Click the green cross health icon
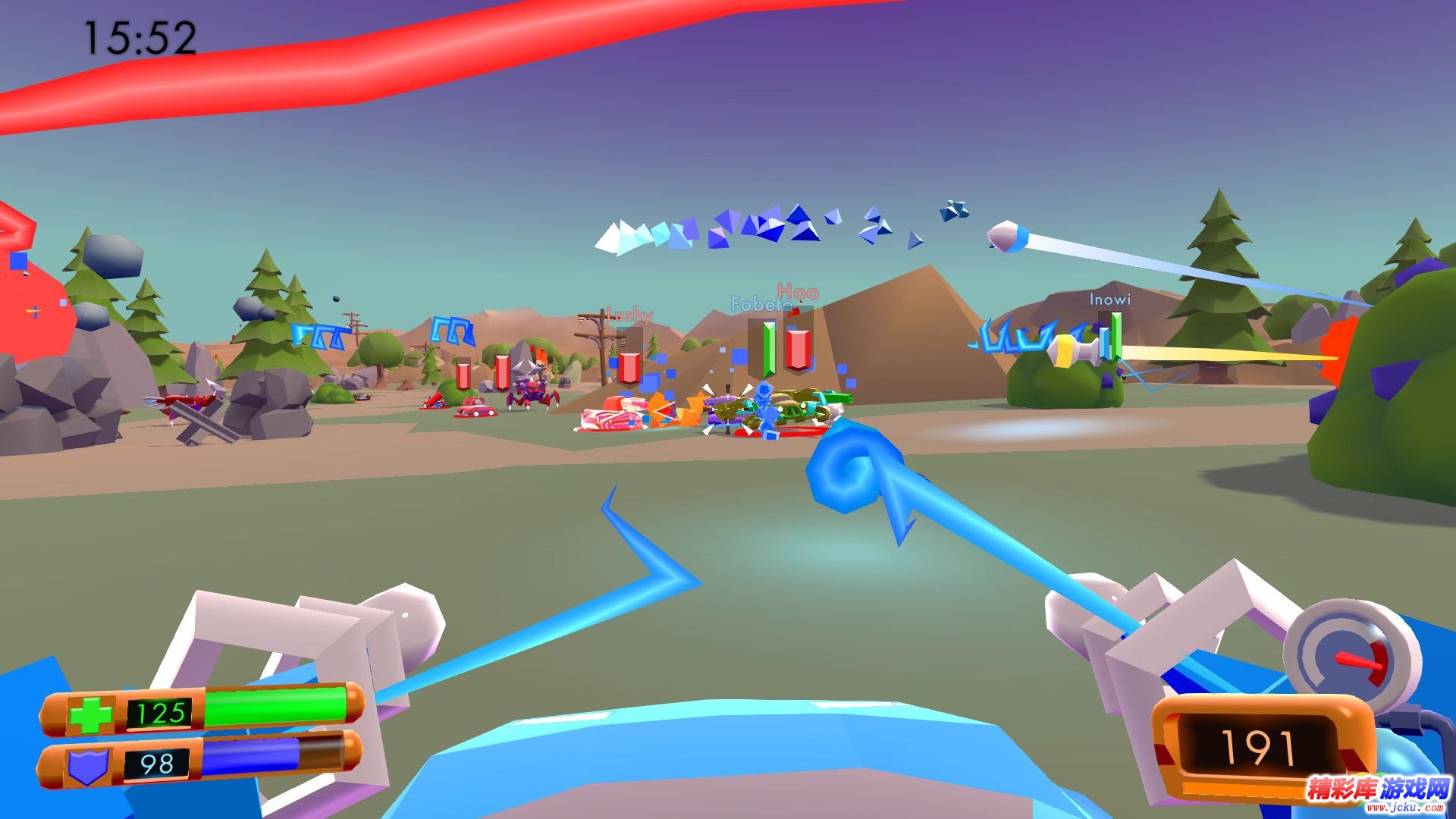1456x819 pixels. [90, 714]
